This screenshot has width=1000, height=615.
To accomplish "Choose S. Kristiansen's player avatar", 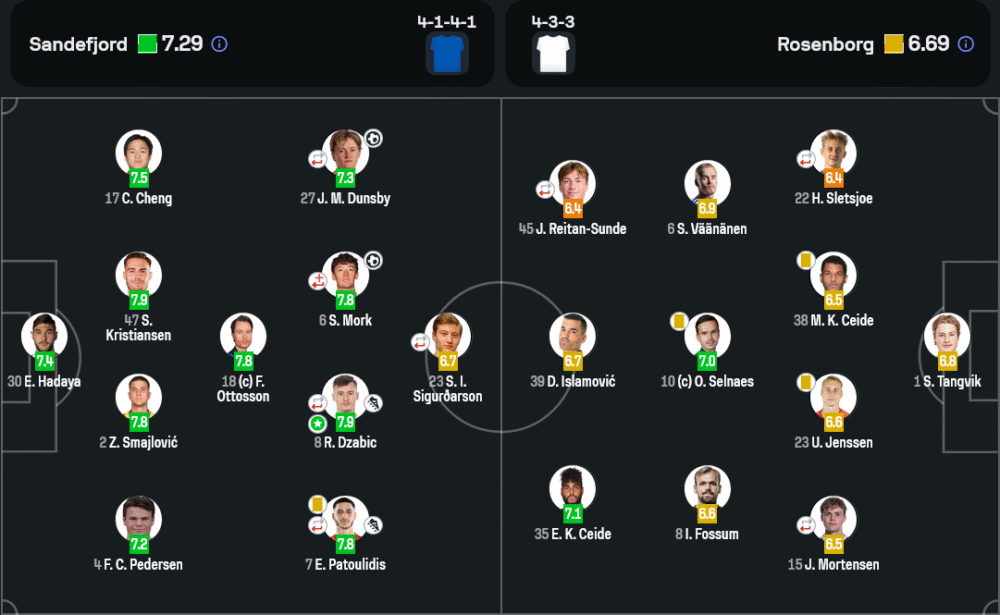I will pos(138,275).
